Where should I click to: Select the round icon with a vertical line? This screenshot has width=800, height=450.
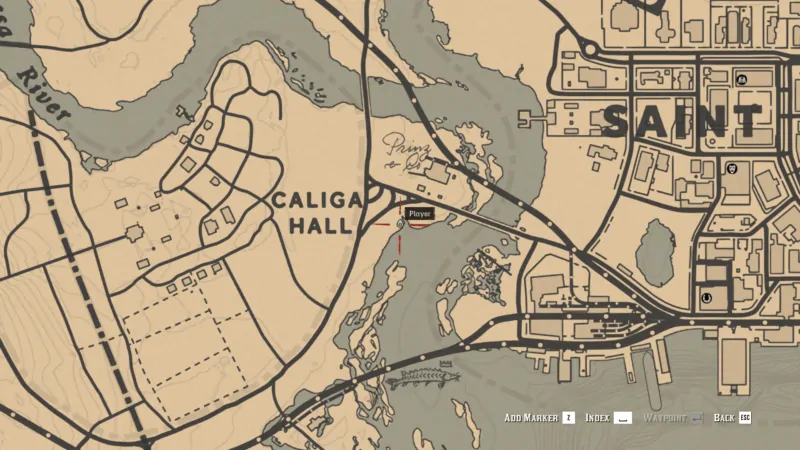(x=708, y=297)
